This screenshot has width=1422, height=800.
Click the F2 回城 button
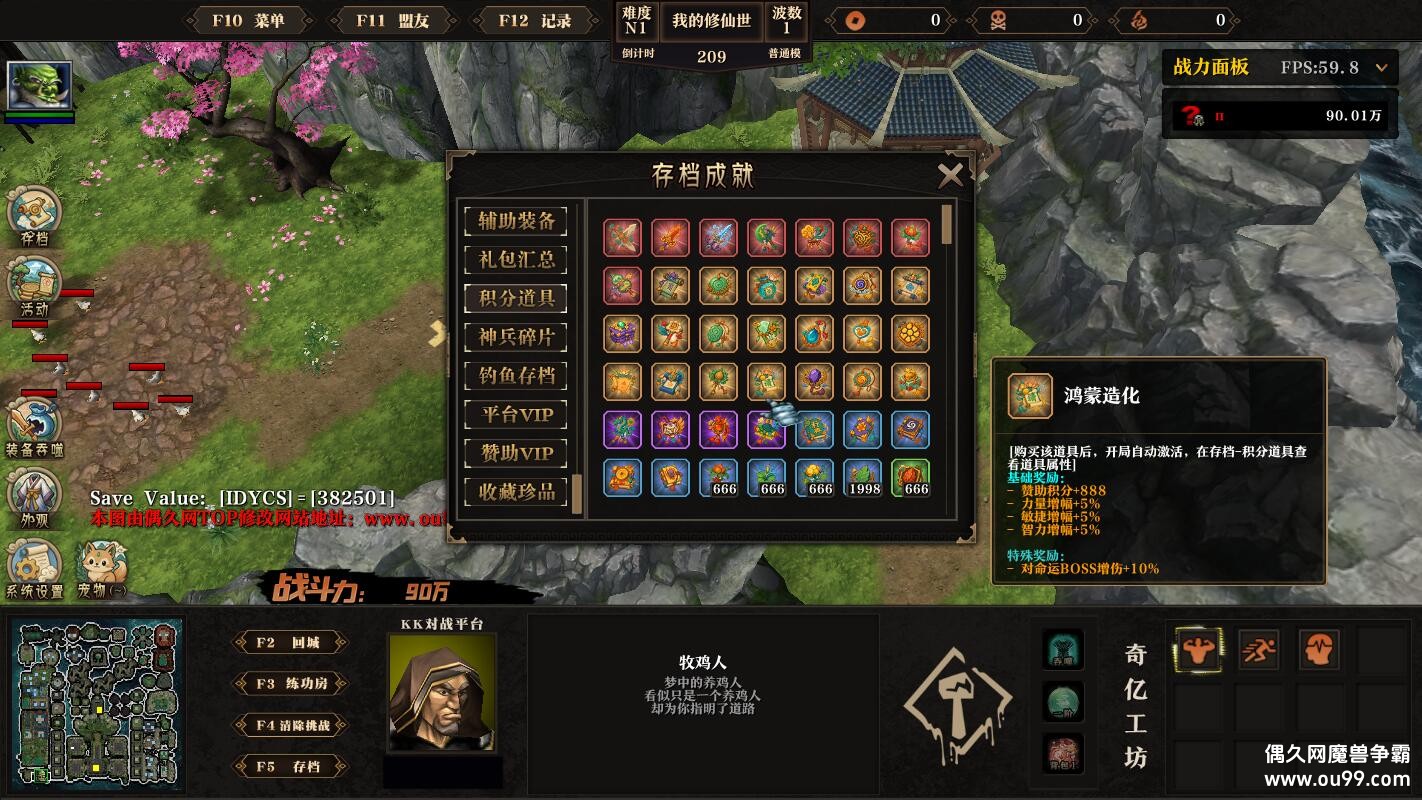[290, 643]
